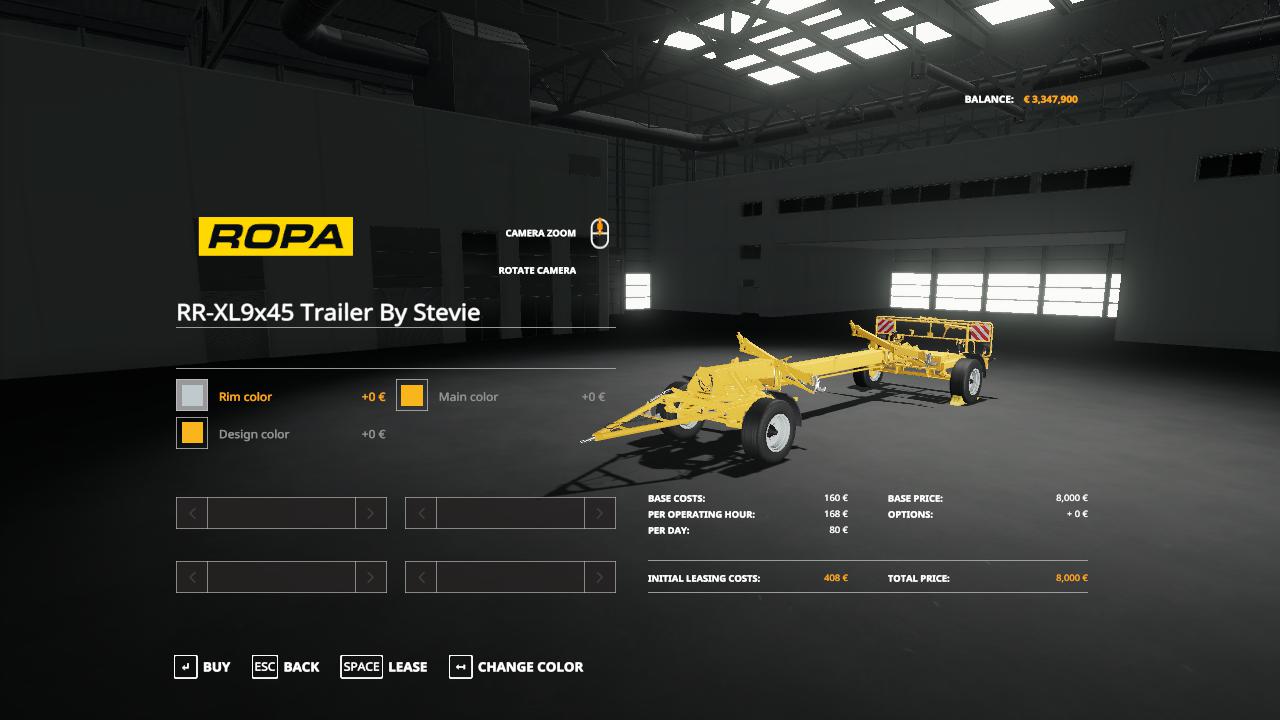Select the Rim color swatch

192,395
